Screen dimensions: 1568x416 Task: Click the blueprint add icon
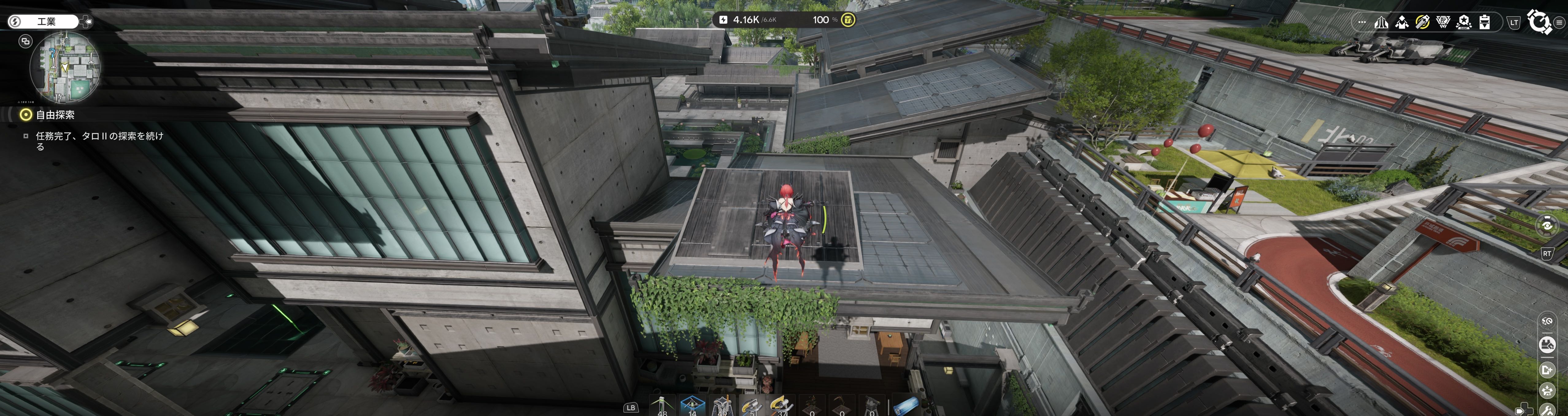point(1547,370)
